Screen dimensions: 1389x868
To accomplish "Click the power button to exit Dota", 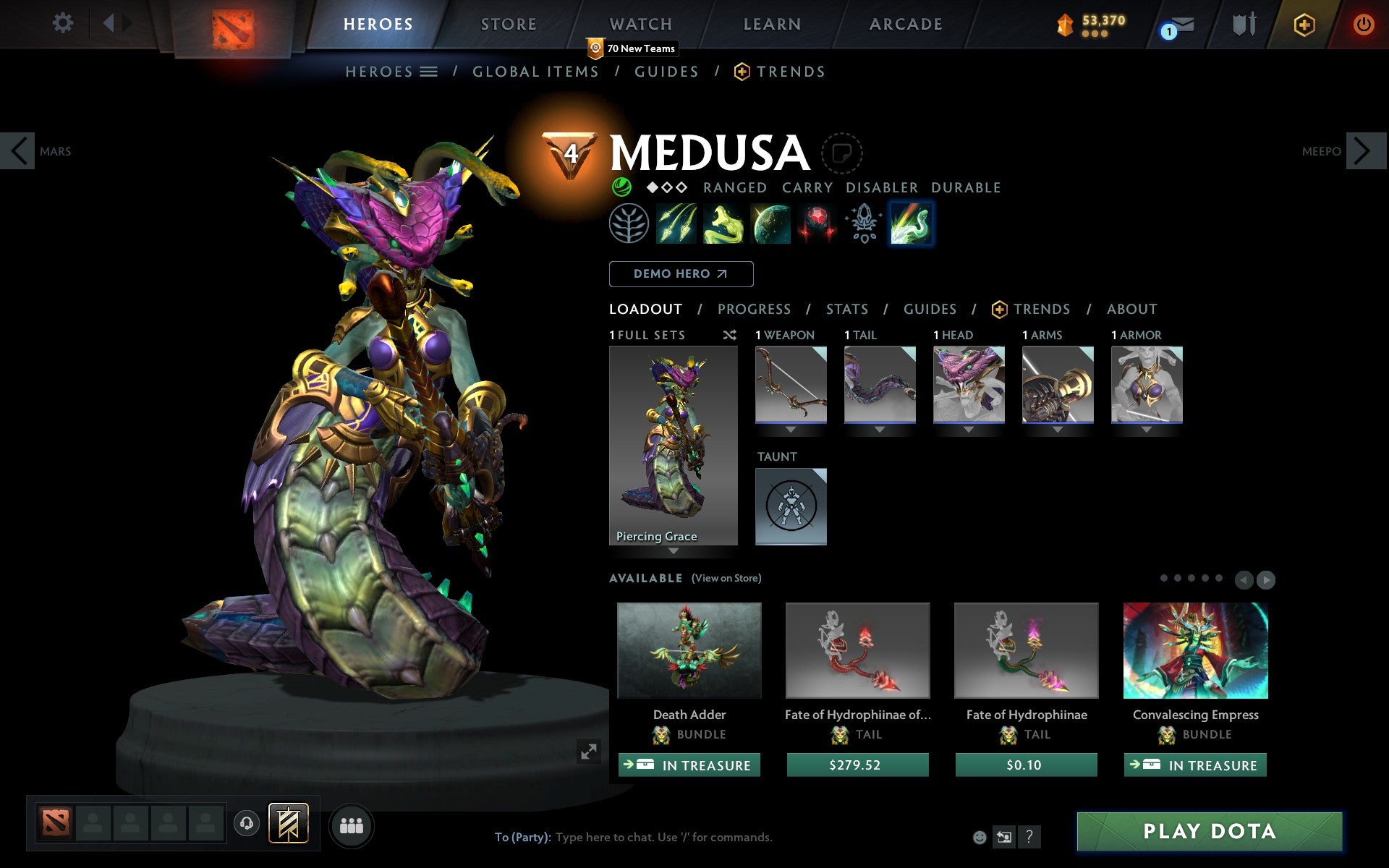I will pos(1363,23).
